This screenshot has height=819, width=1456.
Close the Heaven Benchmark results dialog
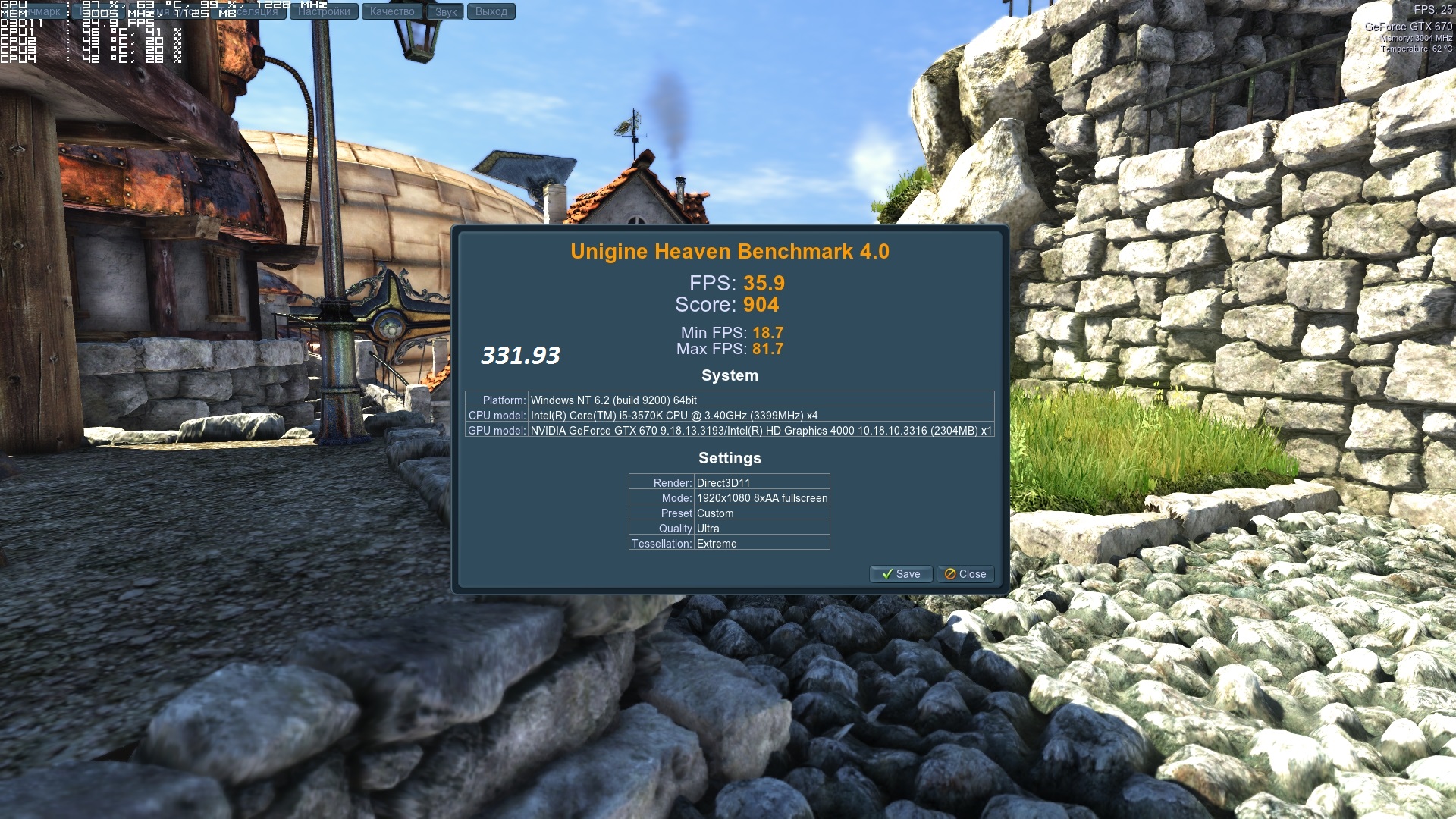point(965,574)
